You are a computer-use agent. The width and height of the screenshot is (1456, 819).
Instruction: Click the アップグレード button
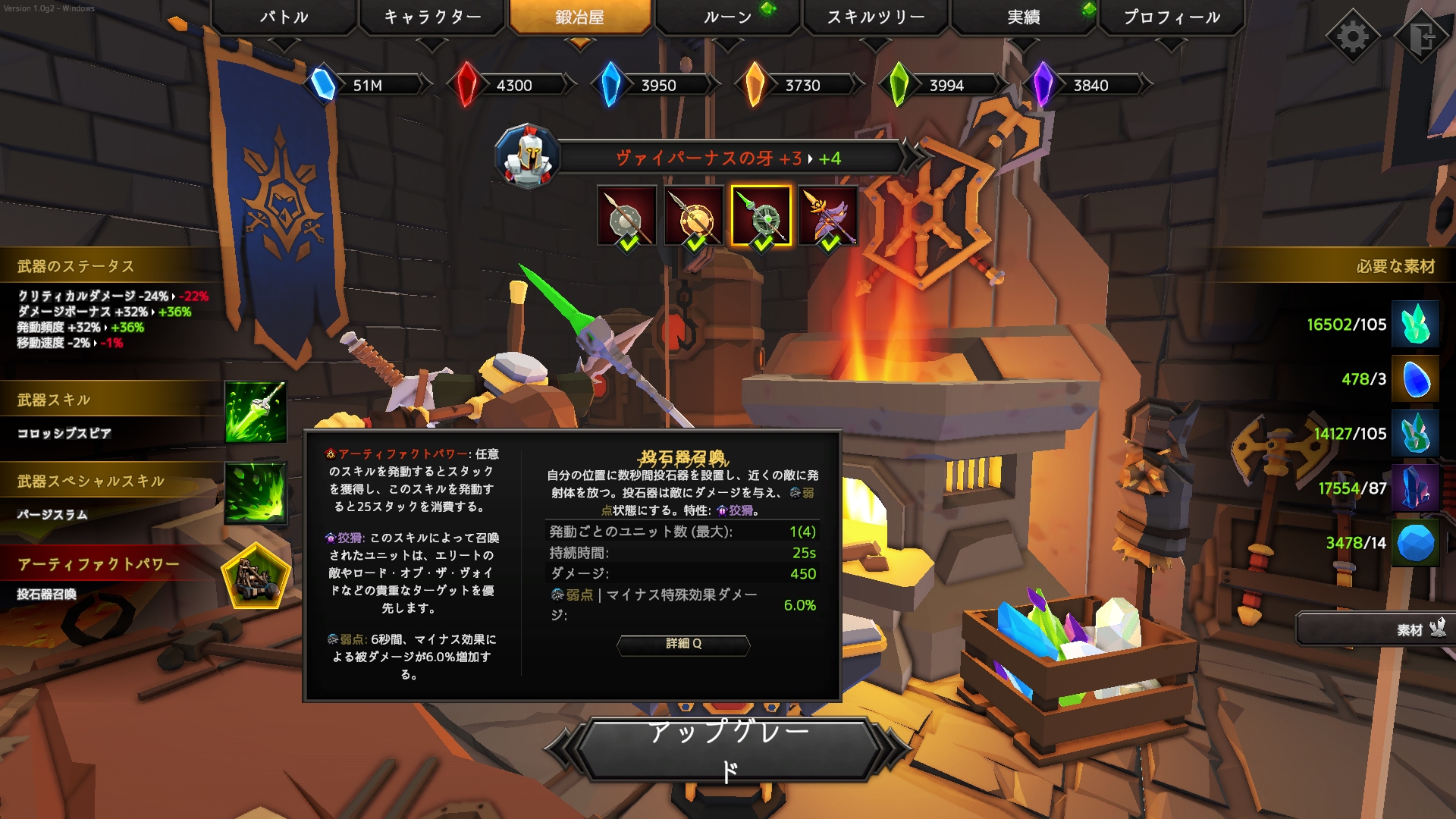728,750
